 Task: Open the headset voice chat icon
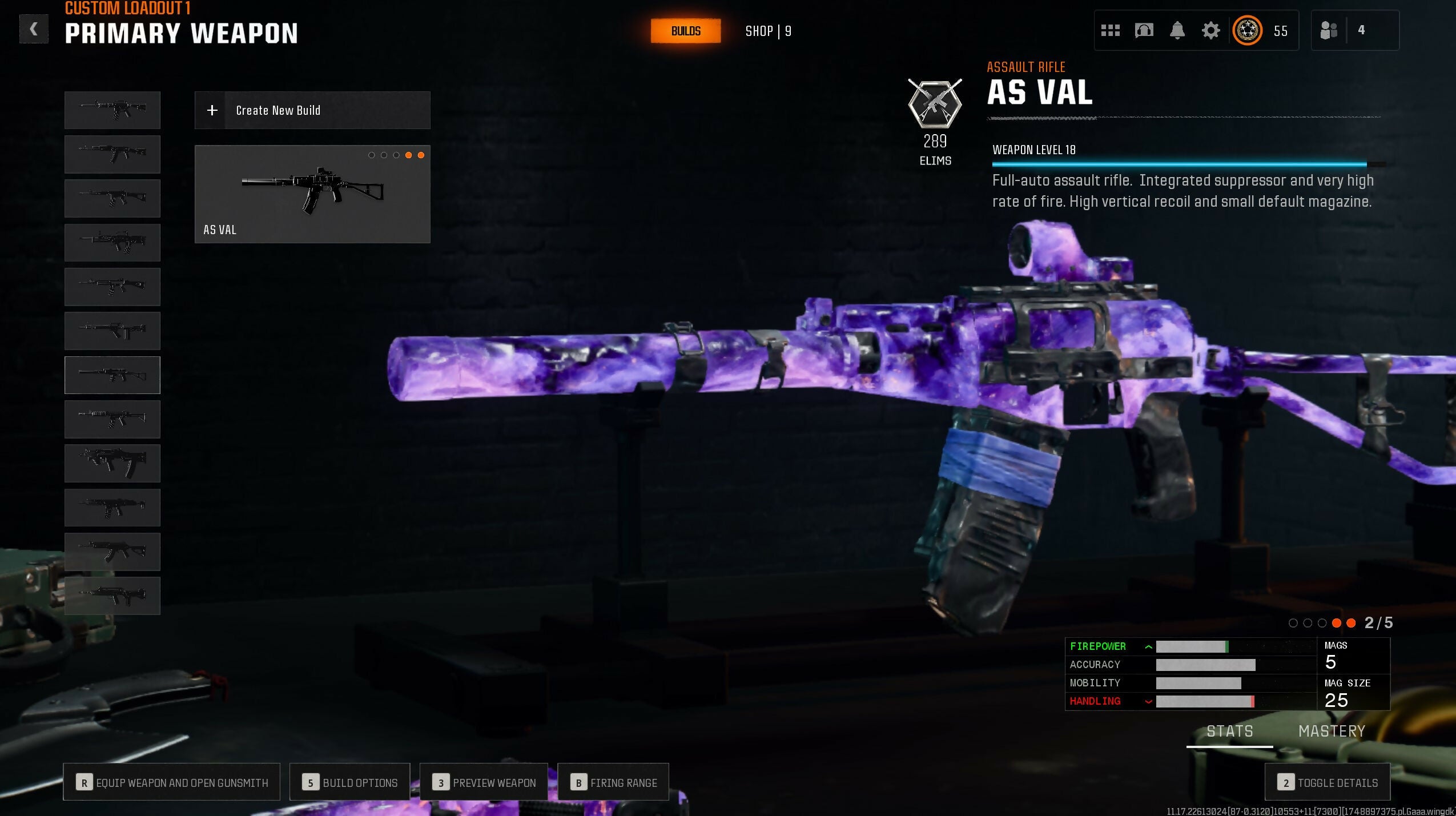pyautogui.click(x=1144, y=30)
